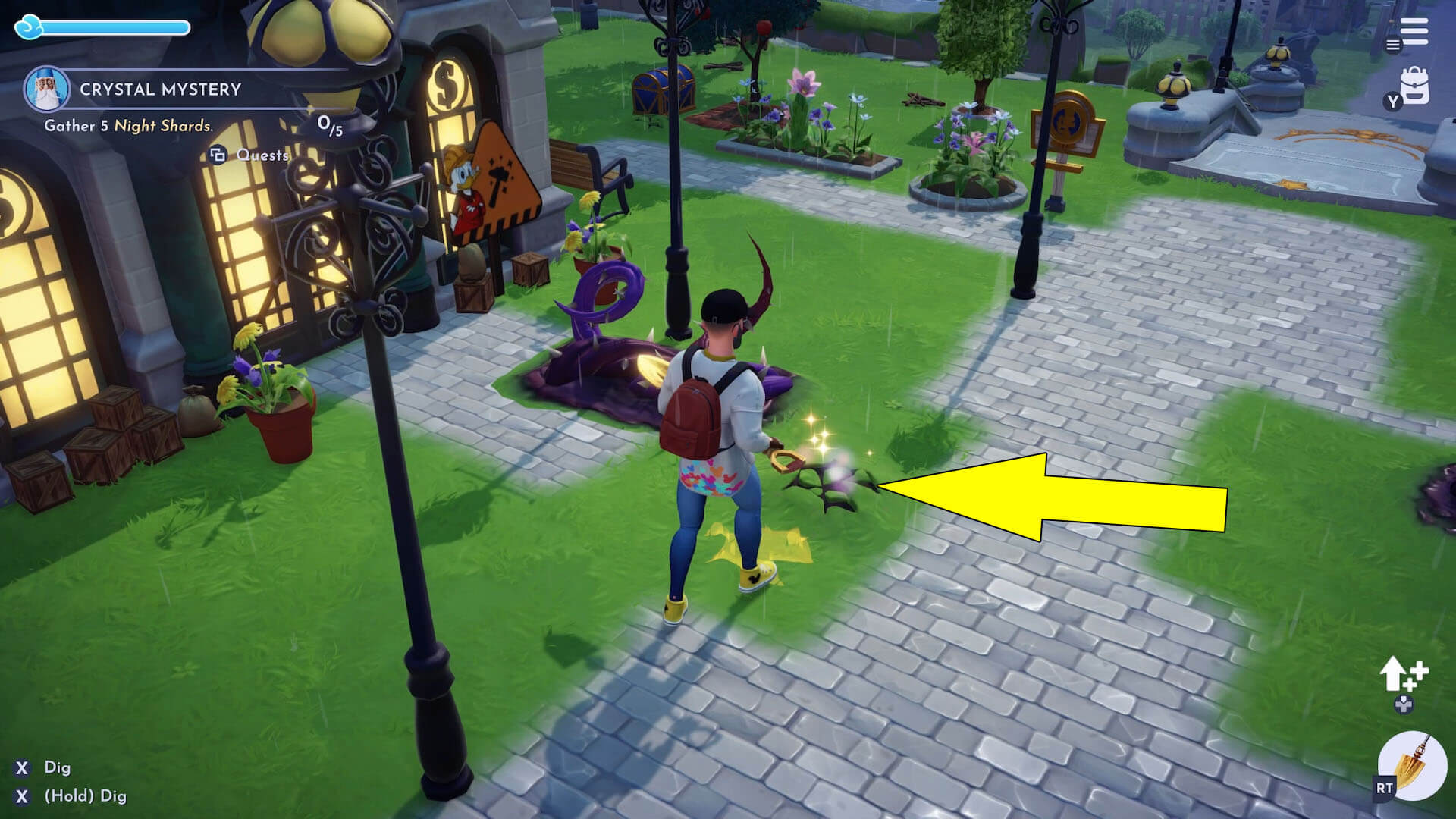The height and width of the screenshot is (819, 1456).
Task: Click the blue Dreamlight progress bar
Action: point(118,27)
